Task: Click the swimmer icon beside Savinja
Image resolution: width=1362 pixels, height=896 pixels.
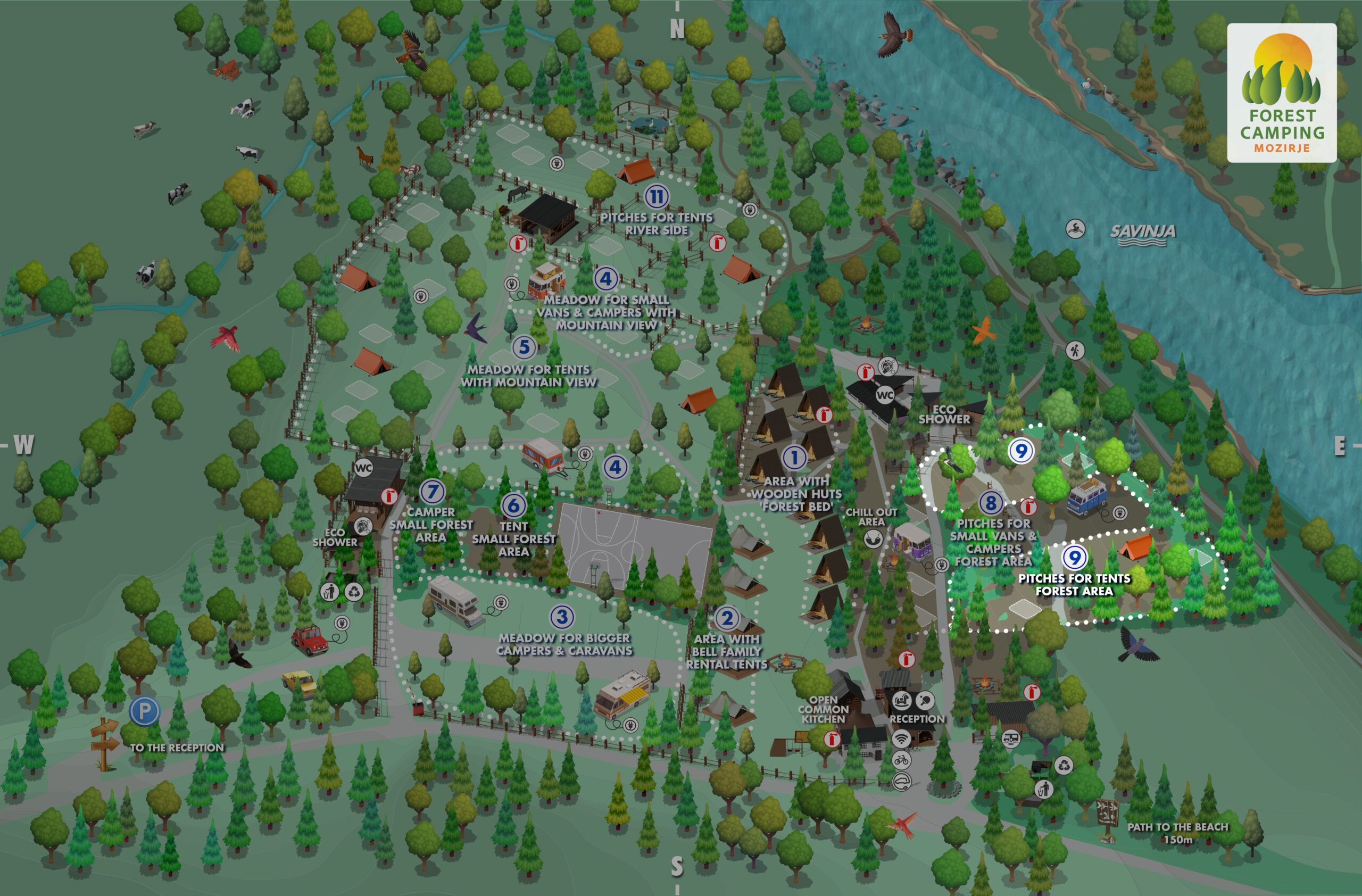Action: (1075, 229)
